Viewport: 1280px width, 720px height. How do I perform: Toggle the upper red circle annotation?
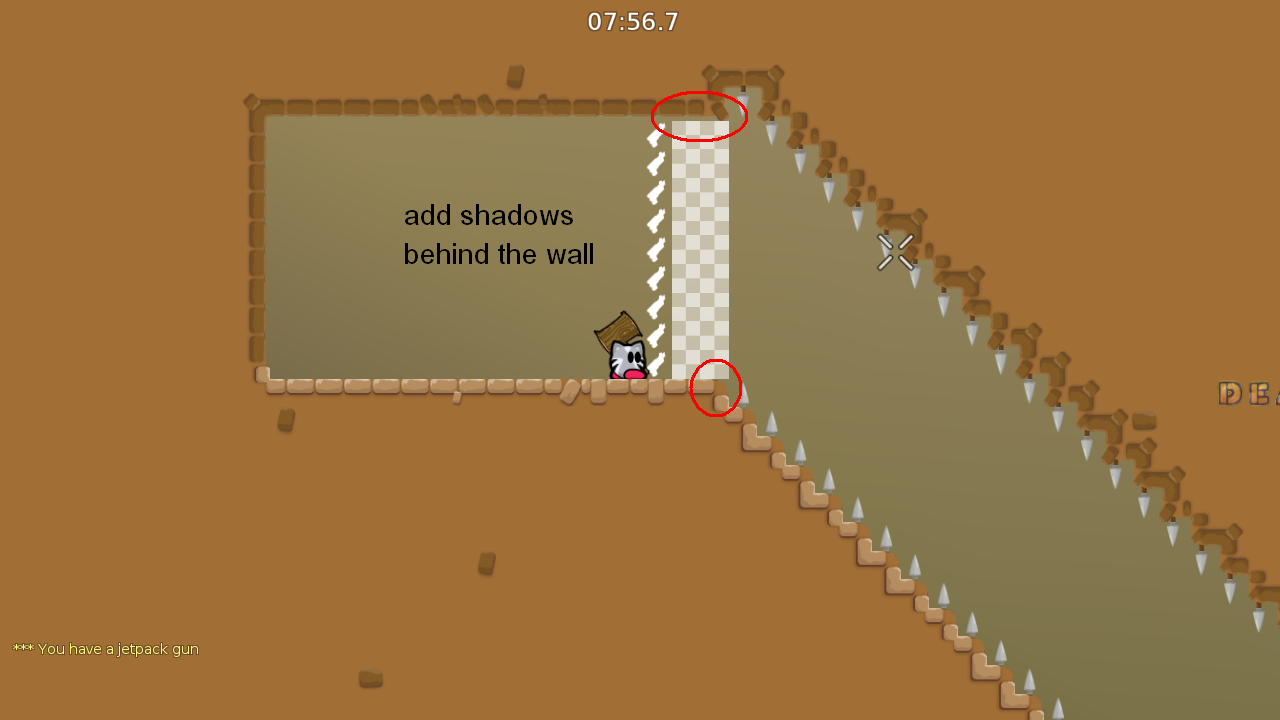click(x=699, y=116)
